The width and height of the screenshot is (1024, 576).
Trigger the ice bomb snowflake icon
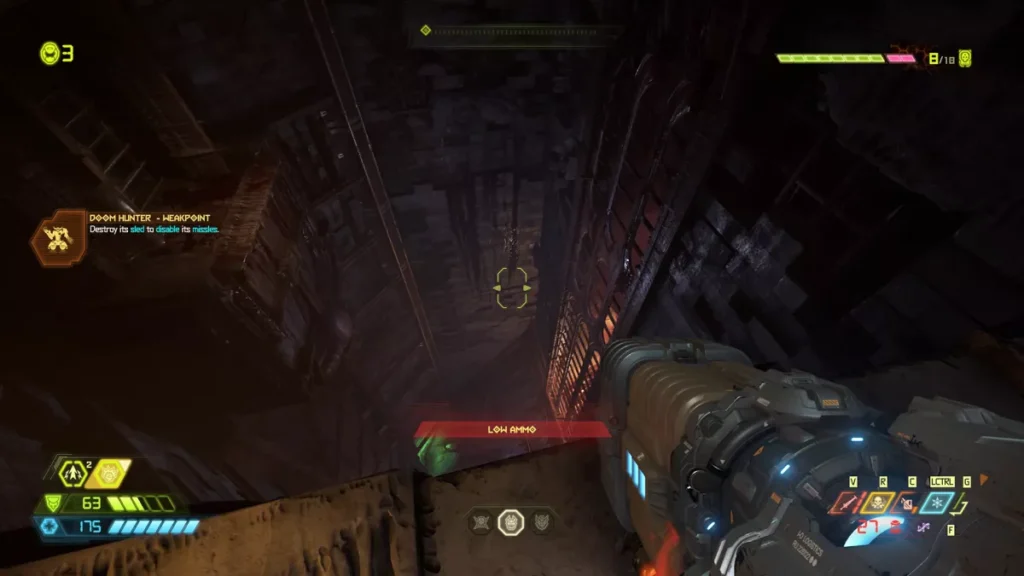[x=938, y=503]
